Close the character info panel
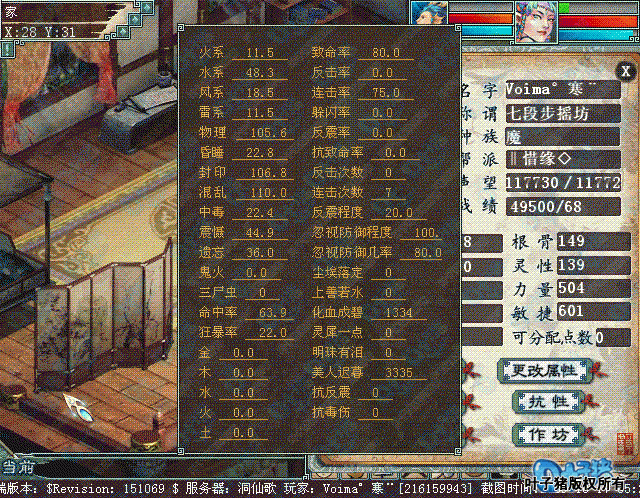This screenshot has width=640, height=498. tap(625, 71)
